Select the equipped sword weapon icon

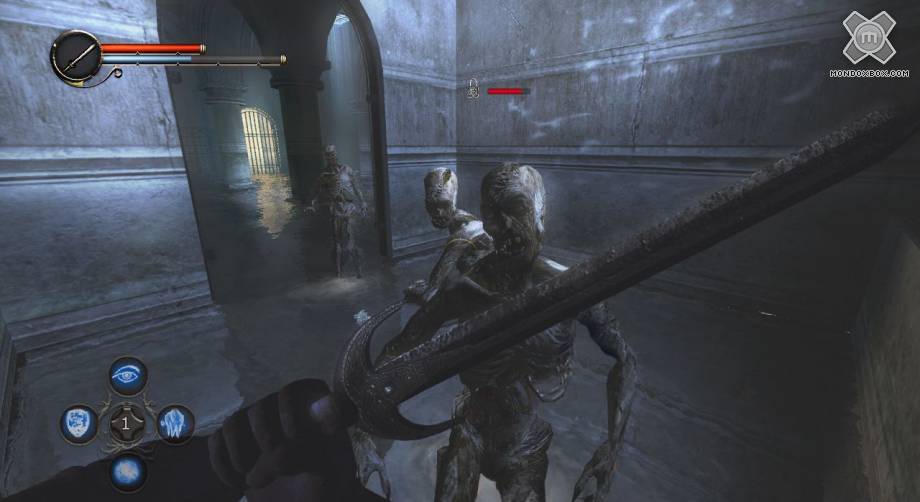pos(75,55)
